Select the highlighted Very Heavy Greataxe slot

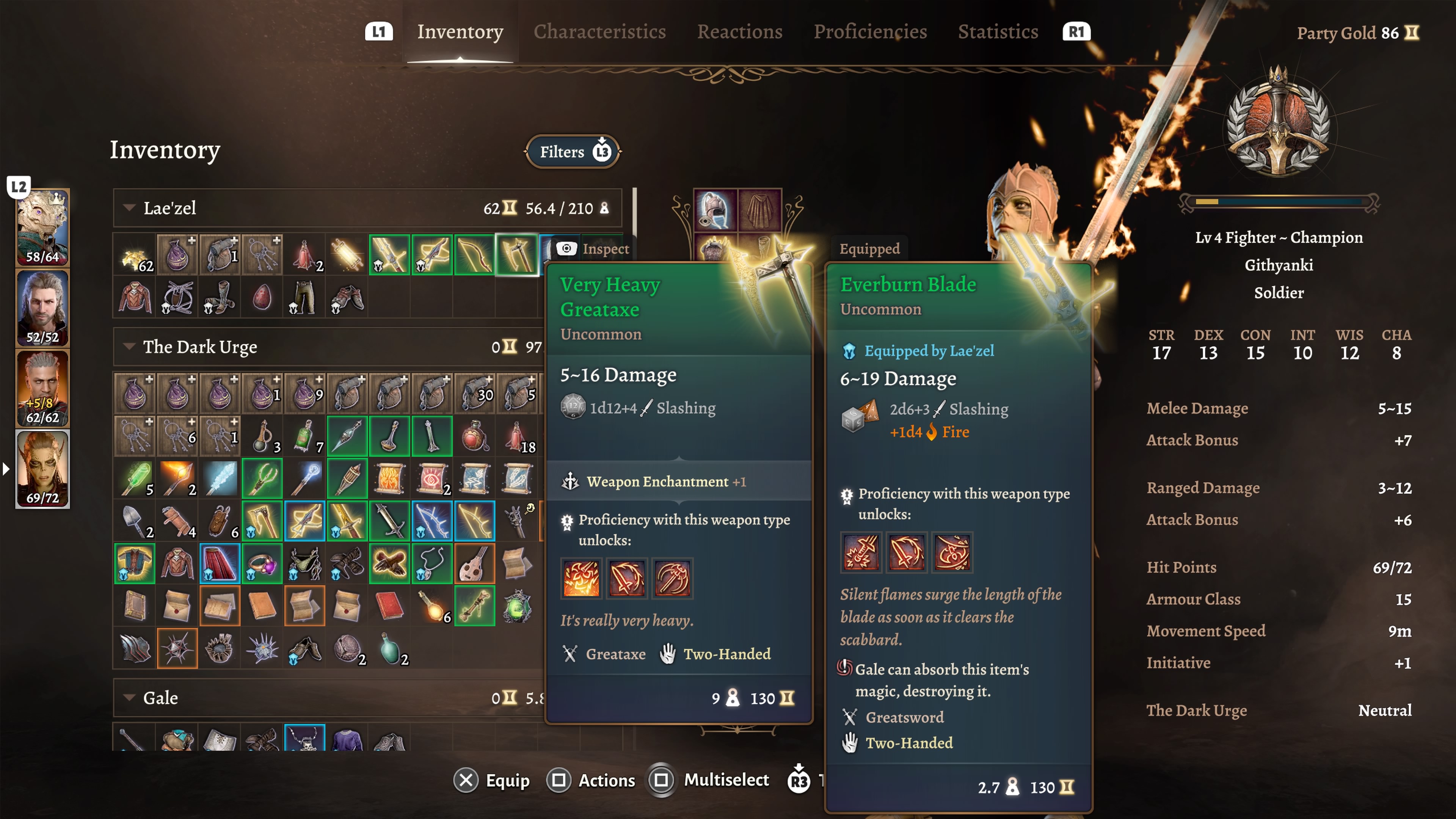click(x=517, y=254)
